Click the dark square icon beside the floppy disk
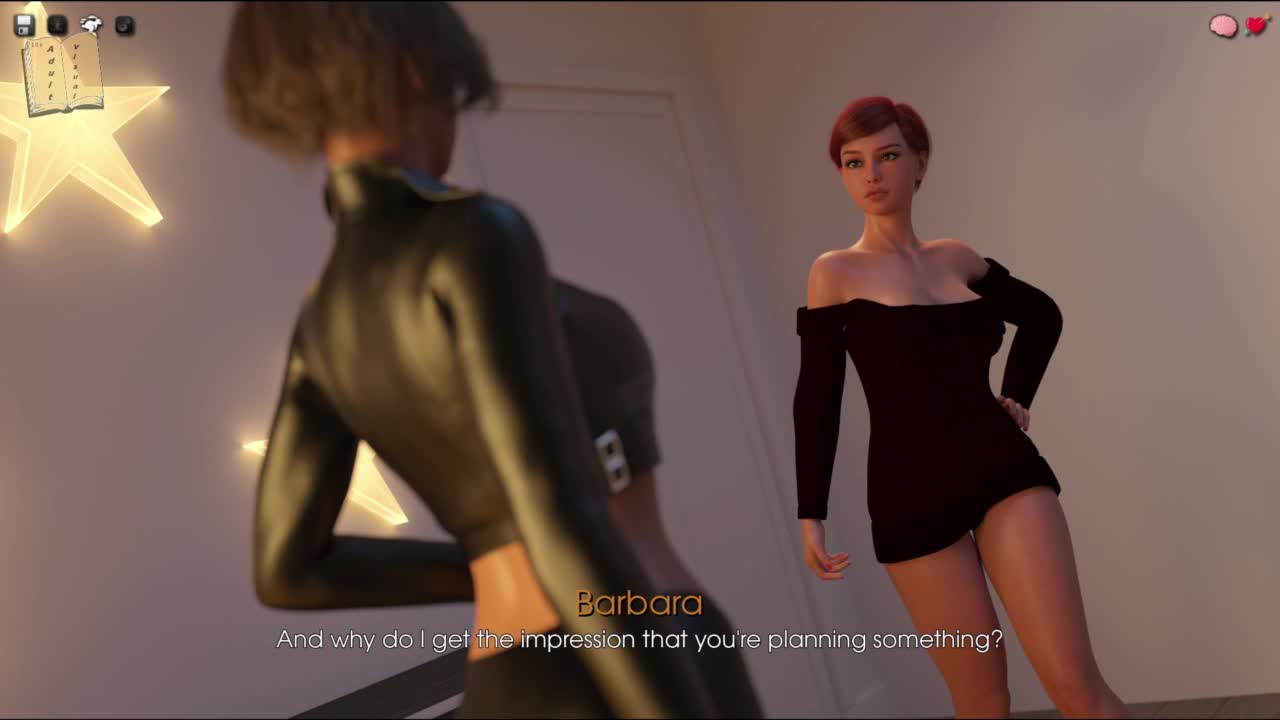1280x720 pixels. (58, 26)
